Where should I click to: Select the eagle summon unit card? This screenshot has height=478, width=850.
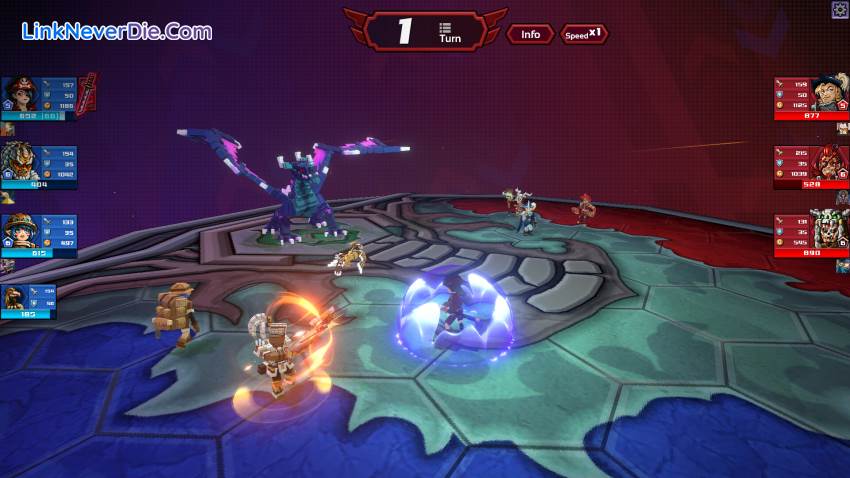[x=29, y=301]
